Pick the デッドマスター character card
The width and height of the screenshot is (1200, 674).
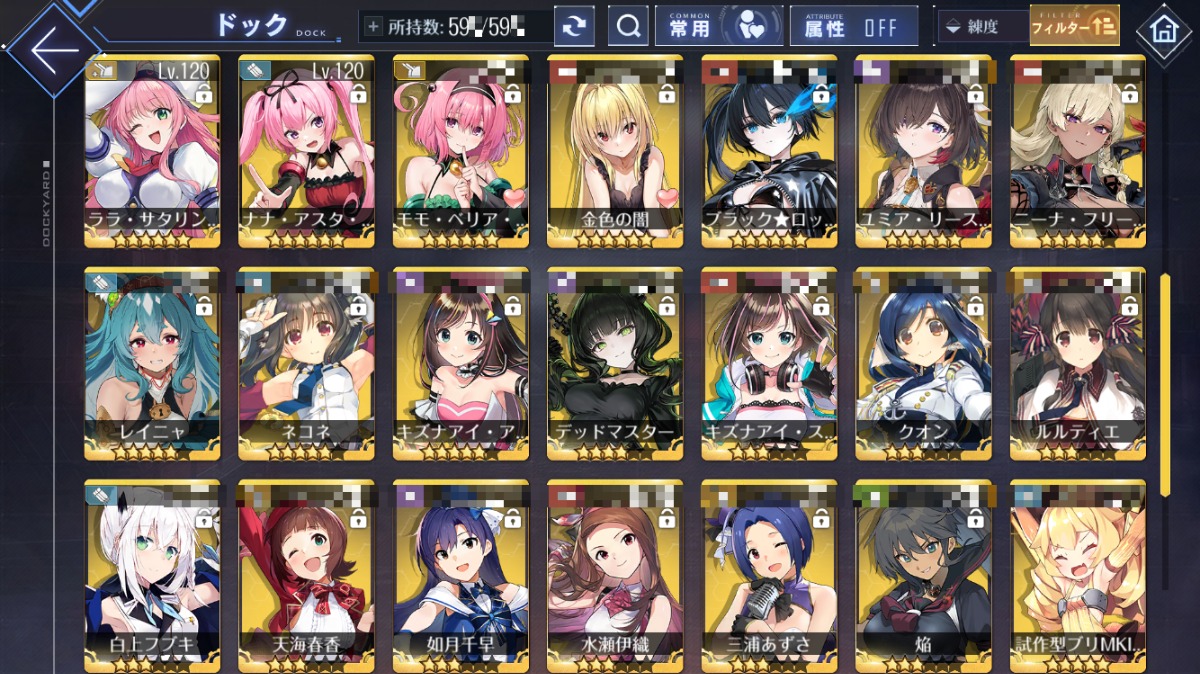pos(615,364)
